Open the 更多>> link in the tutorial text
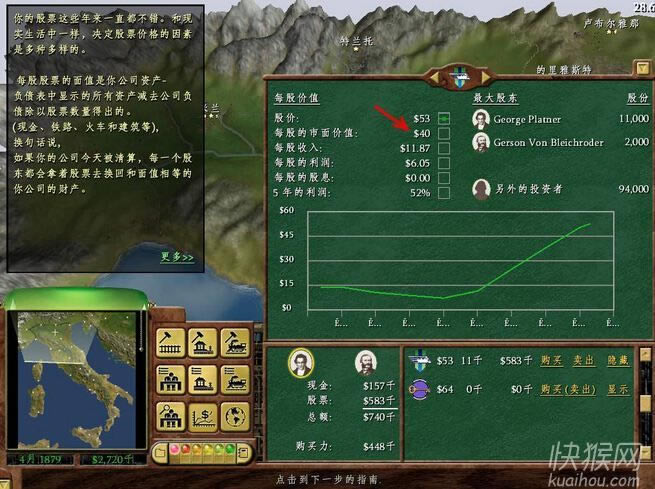The height and width of the screenshot is (489, 655). 178,257
